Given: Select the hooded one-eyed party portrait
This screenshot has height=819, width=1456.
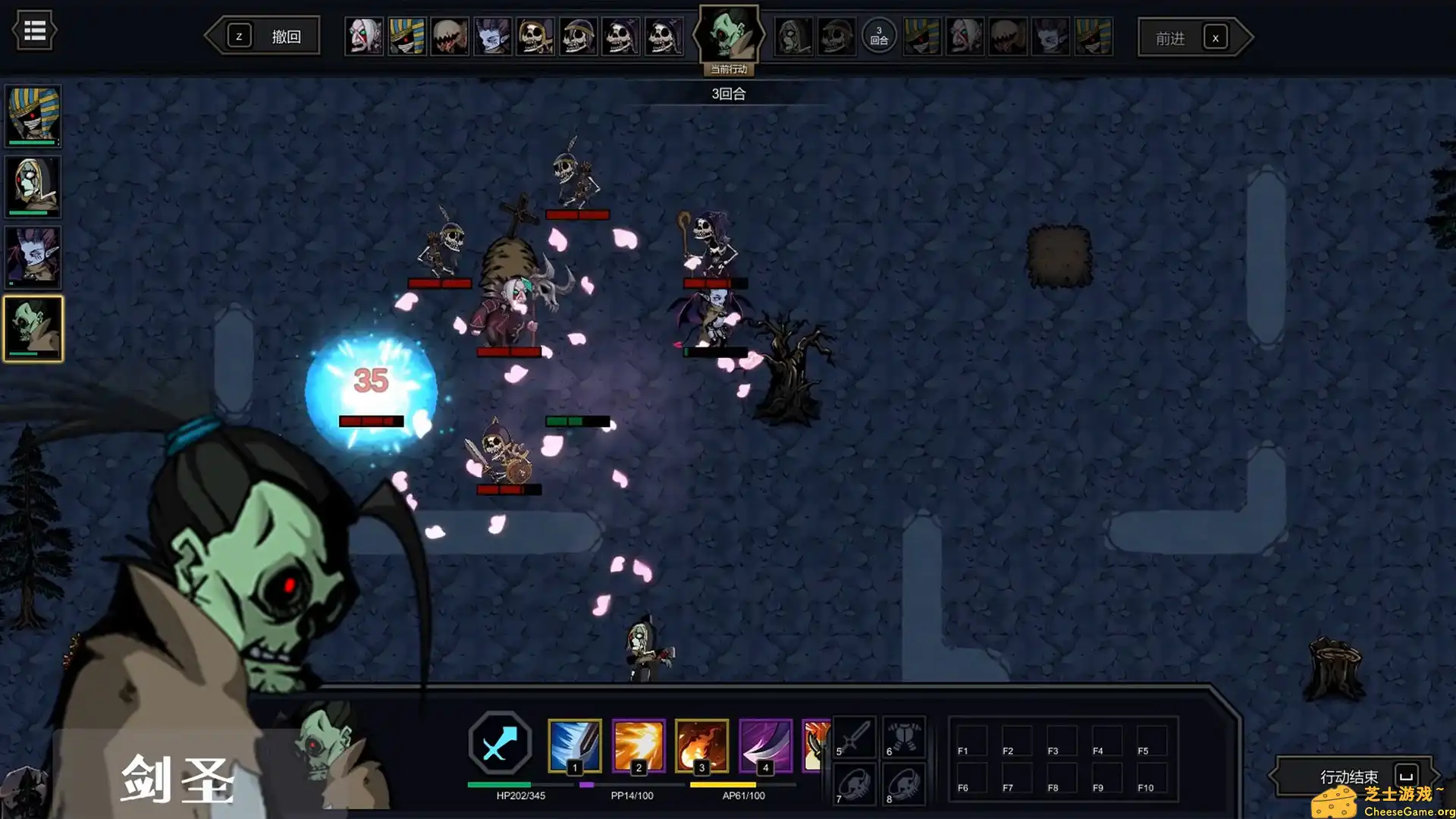Looking at the screenshot, I should (33, 187).
